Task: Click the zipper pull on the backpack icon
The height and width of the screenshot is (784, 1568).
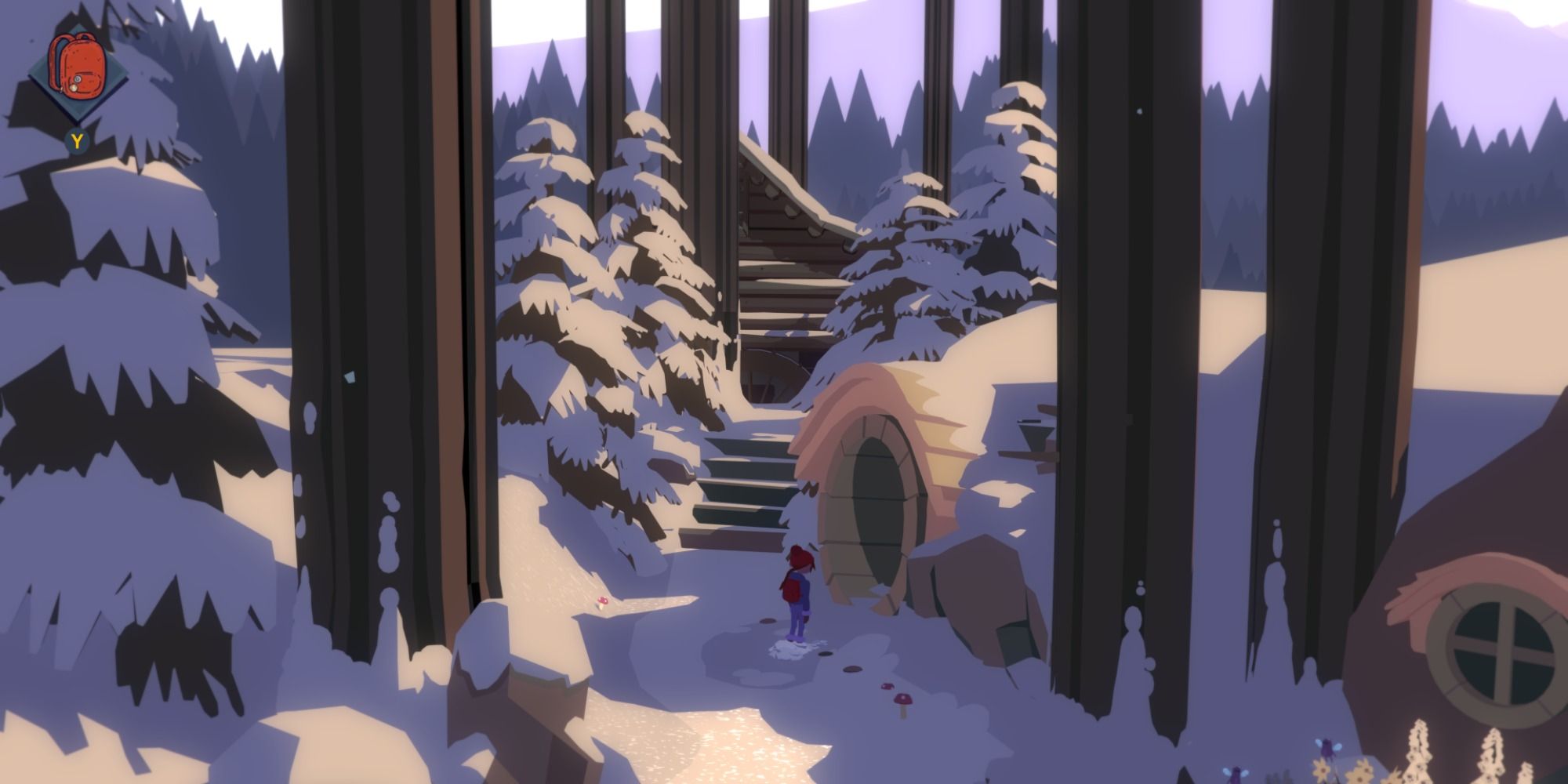Action: [x=73, y=87]
